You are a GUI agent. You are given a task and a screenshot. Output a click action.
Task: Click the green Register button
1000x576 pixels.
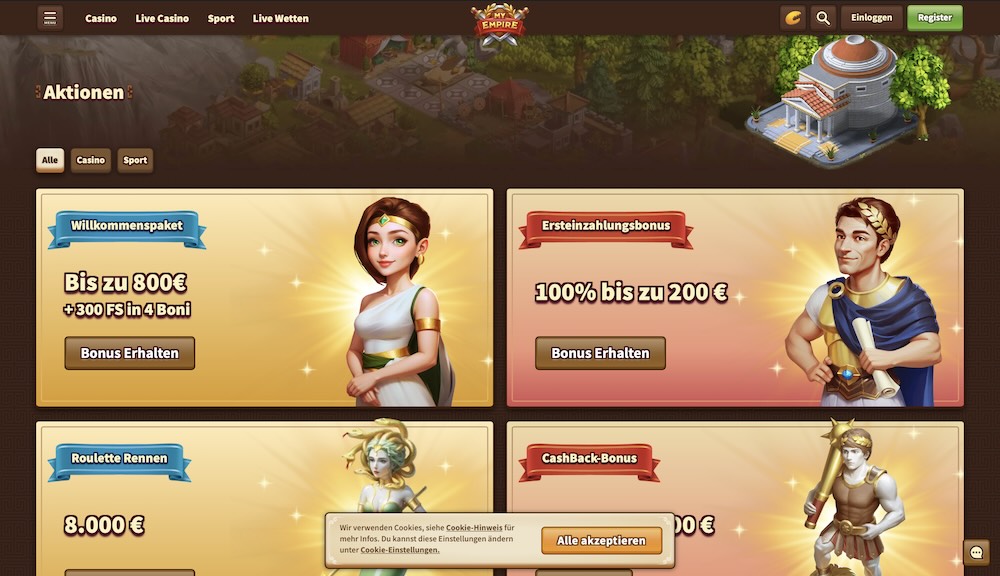tap(935, 18)
